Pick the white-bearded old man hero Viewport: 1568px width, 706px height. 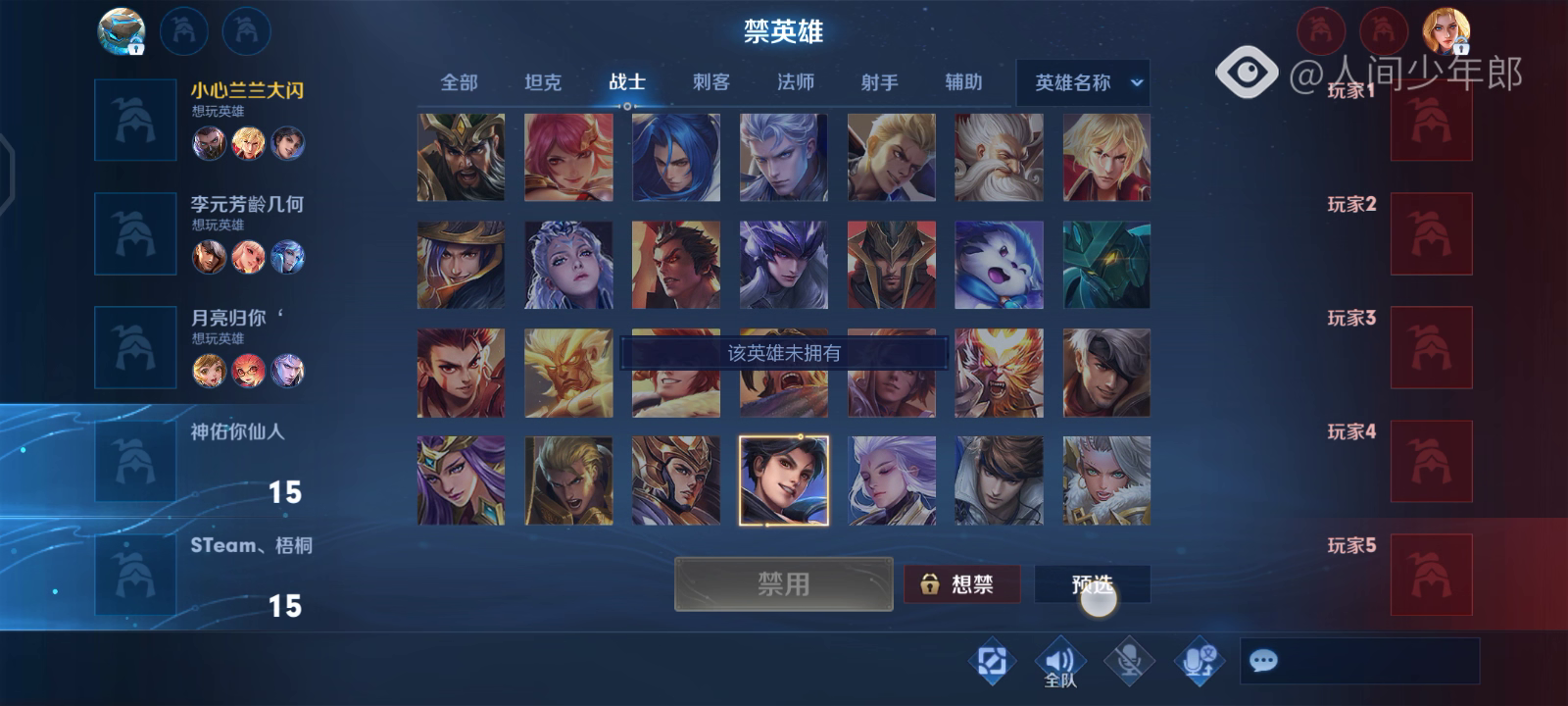tap(999, 157)
